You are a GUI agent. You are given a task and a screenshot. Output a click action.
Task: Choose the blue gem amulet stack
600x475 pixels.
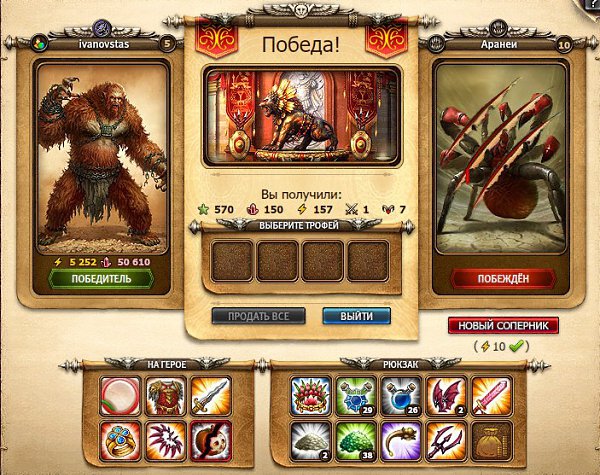(x=355, y=395)
